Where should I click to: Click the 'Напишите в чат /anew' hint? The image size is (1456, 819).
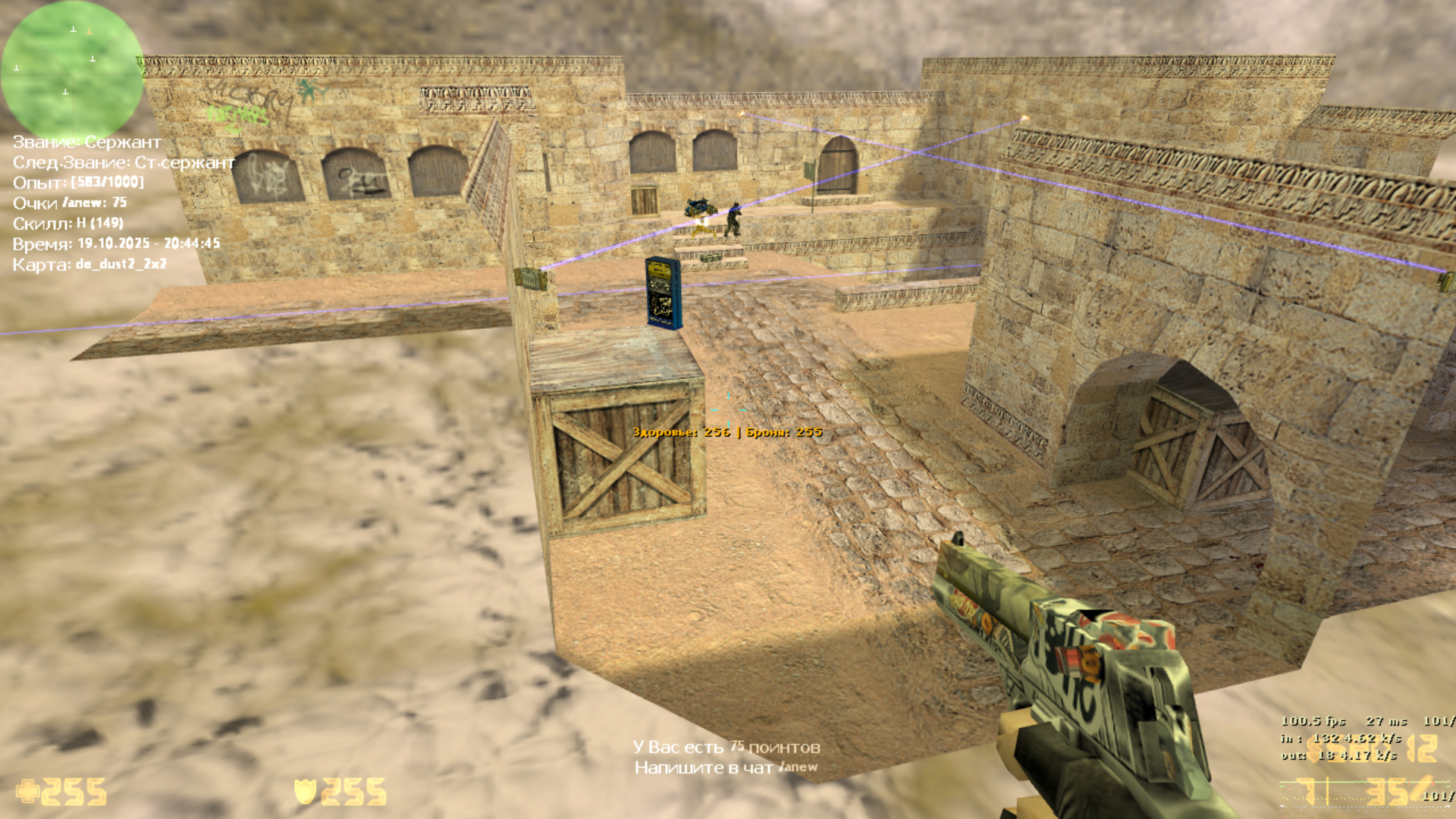click(726, 768)
